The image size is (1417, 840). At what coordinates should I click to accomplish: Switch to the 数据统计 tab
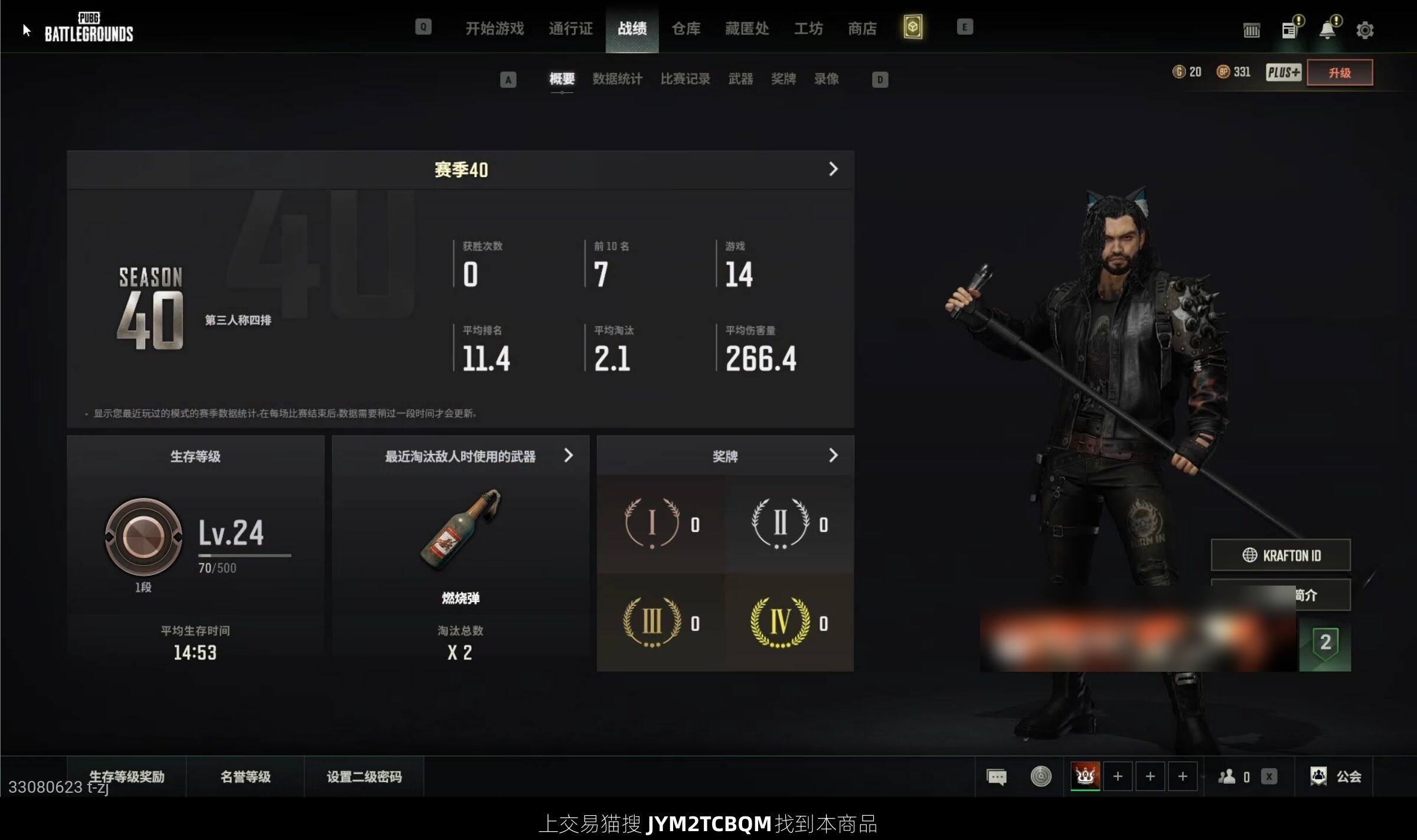click(617, 79)
